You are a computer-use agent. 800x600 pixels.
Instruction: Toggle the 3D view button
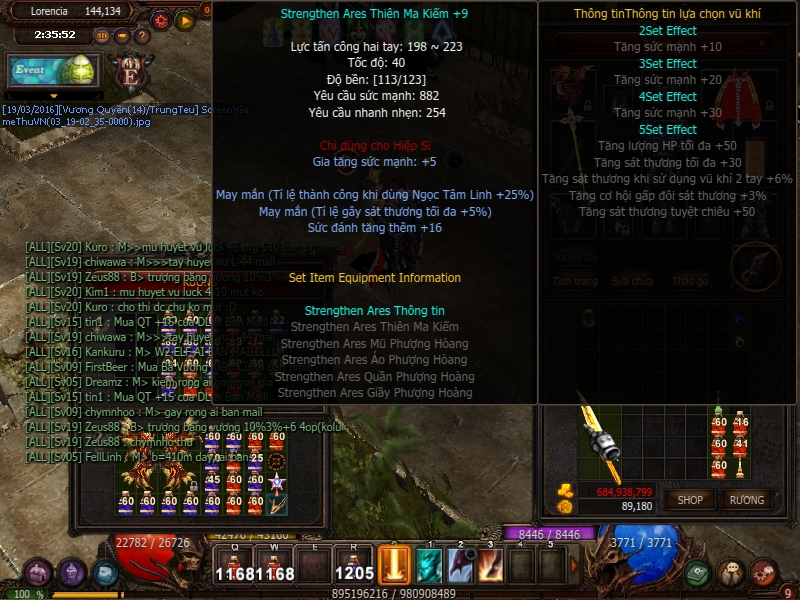(102, 35)
